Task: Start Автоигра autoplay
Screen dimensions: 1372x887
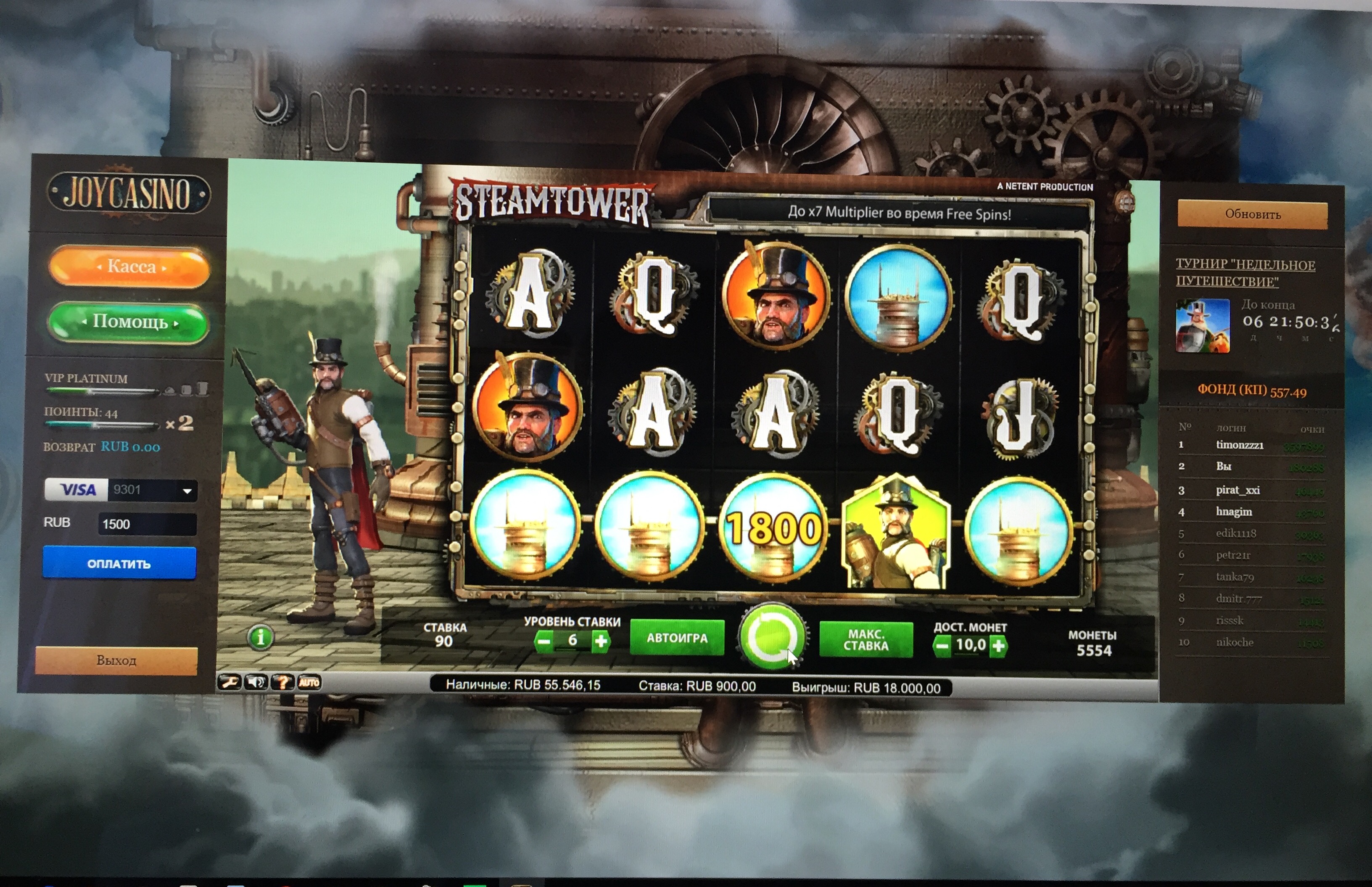Action: 677,638
